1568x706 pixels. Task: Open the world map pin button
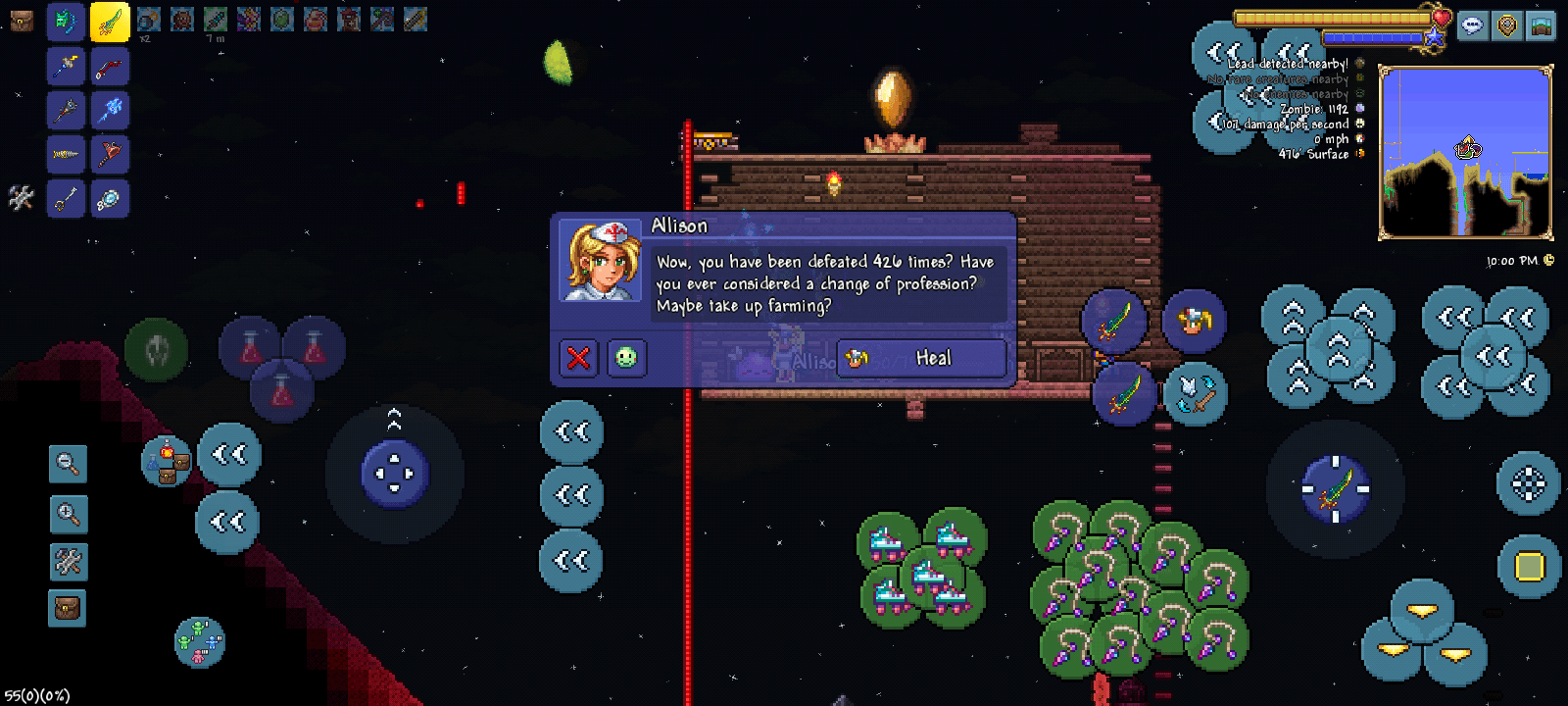[x=1507, y=26]
